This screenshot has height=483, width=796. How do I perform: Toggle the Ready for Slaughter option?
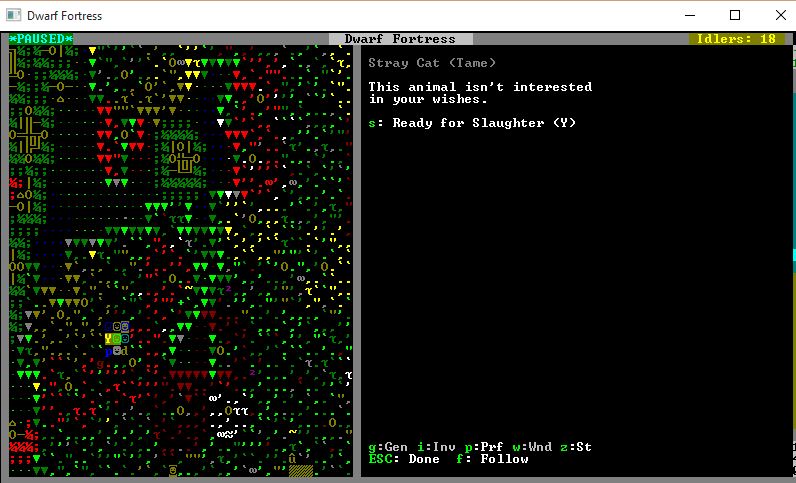[x=472, y=123]
